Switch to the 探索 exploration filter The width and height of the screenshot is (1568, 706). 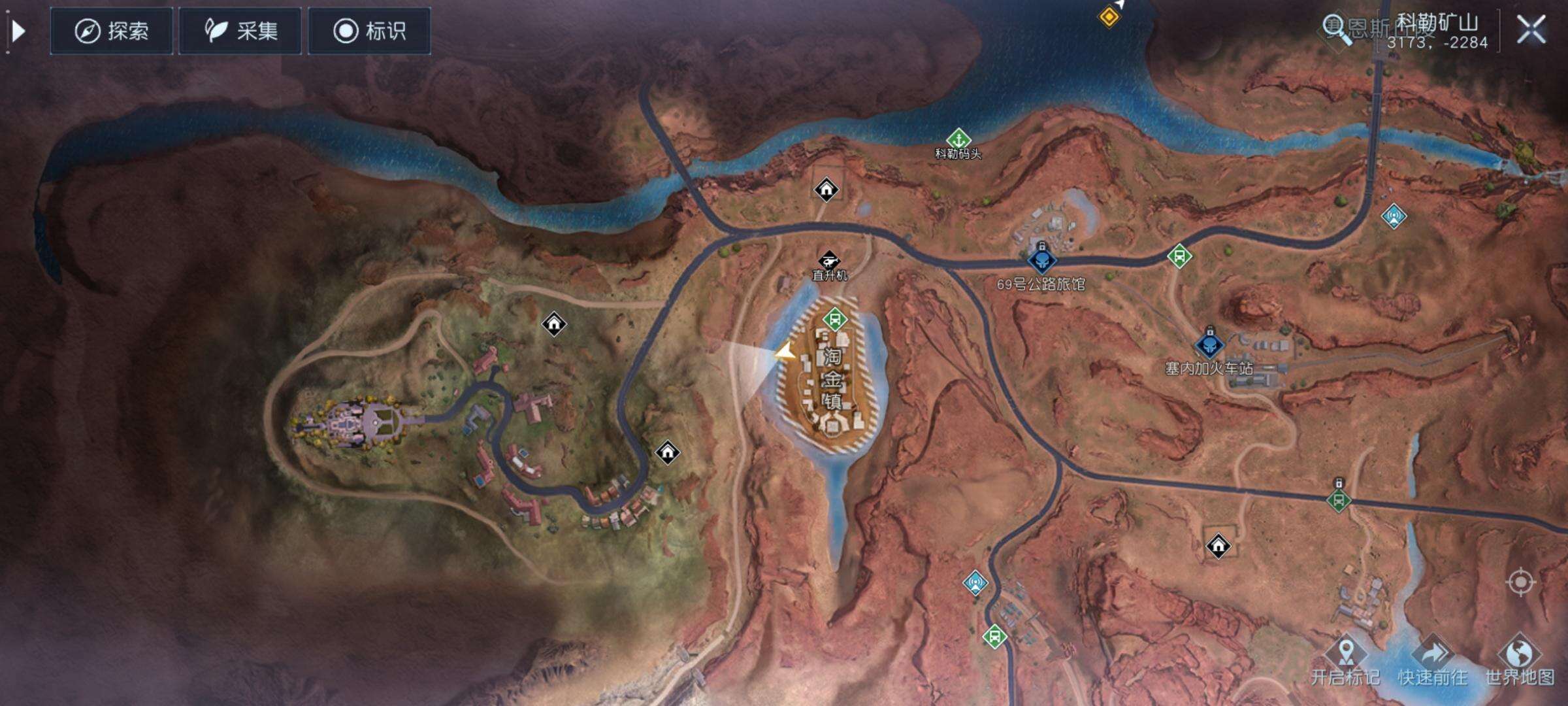112,31
